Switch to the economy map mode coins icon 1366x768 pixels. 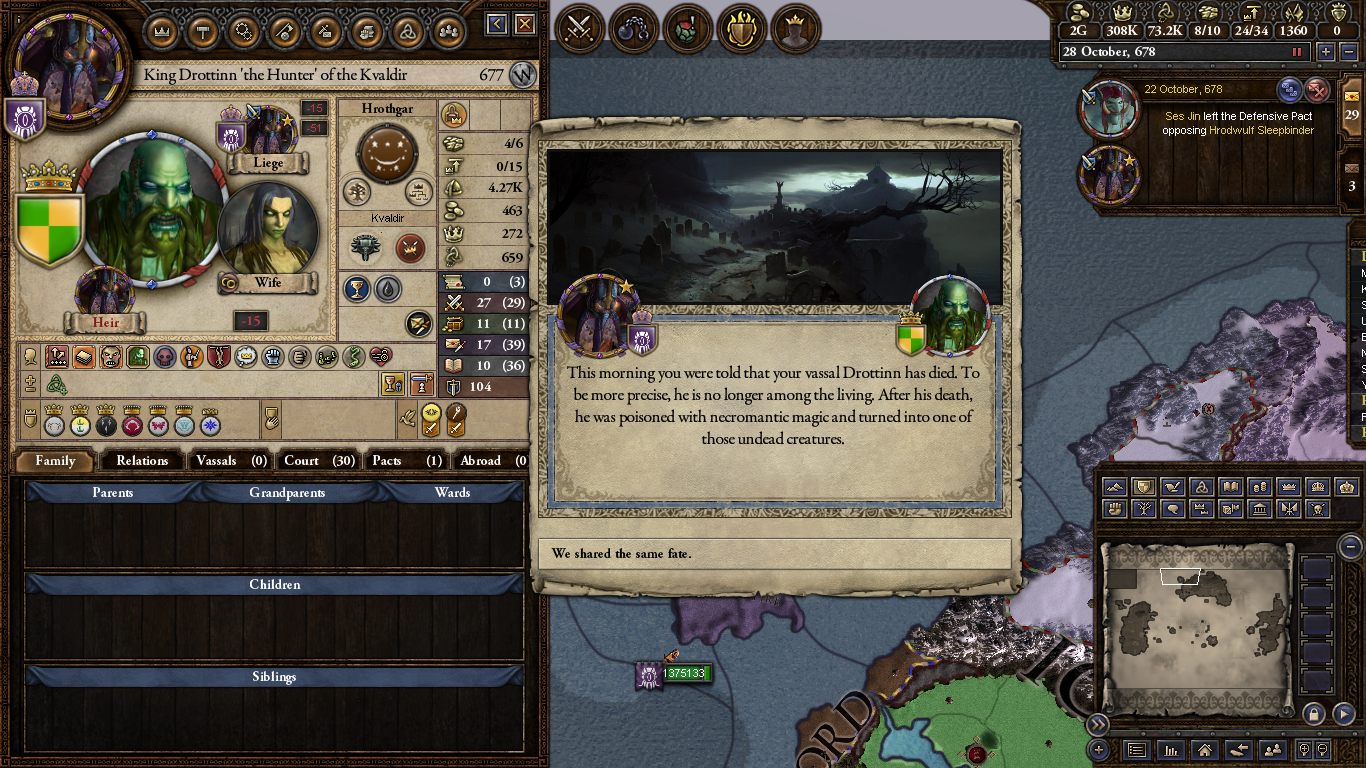tap(1262, 487)
